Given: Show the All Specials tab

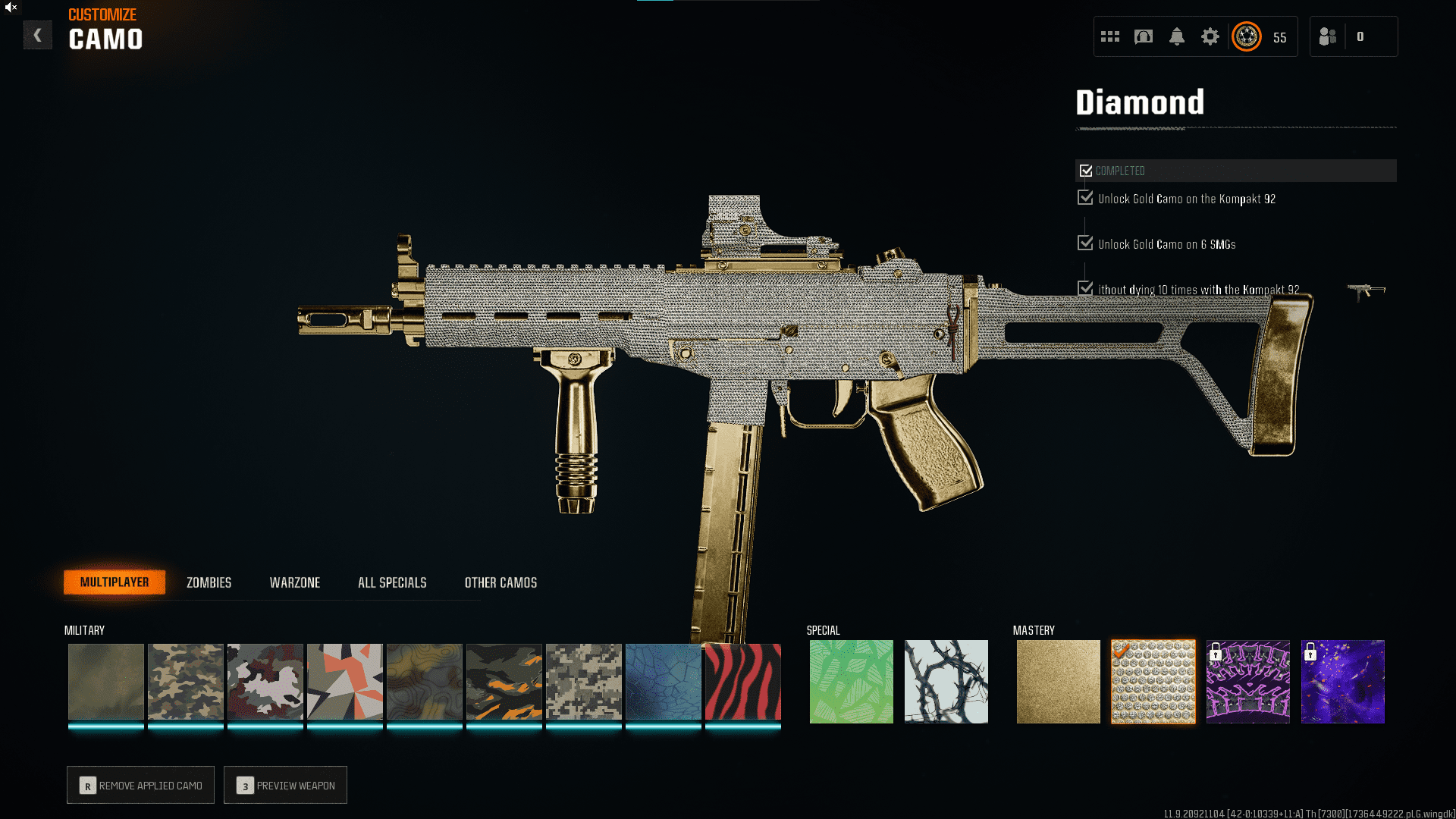Looking at the screenshot, I should tap(392, 582).
